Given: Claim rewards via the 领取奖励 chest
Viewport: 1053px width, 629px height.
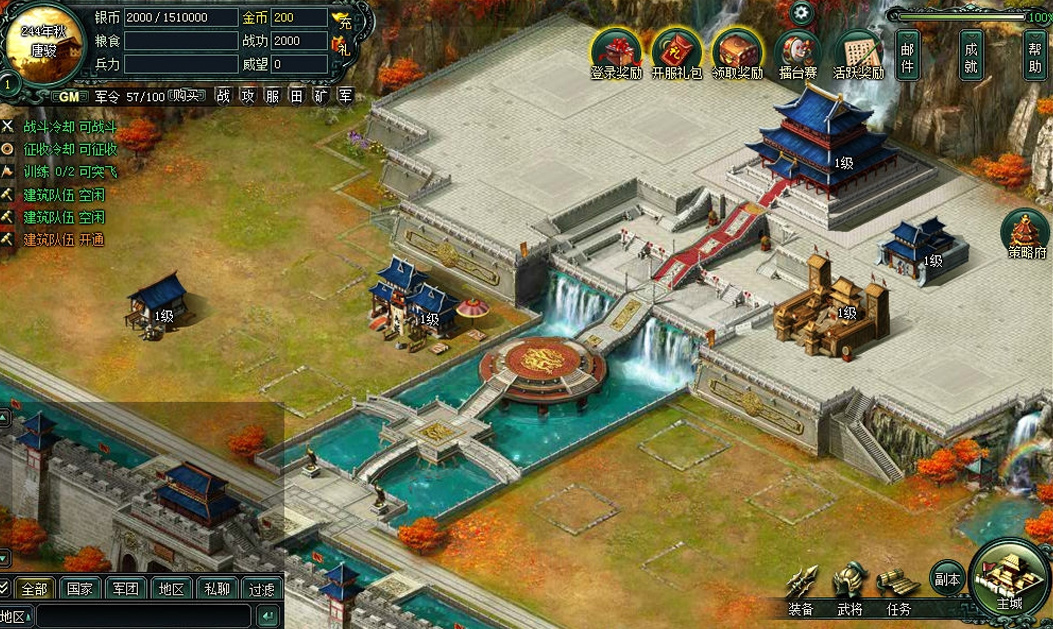Looking at the screenshot, I should coord(738,53).
